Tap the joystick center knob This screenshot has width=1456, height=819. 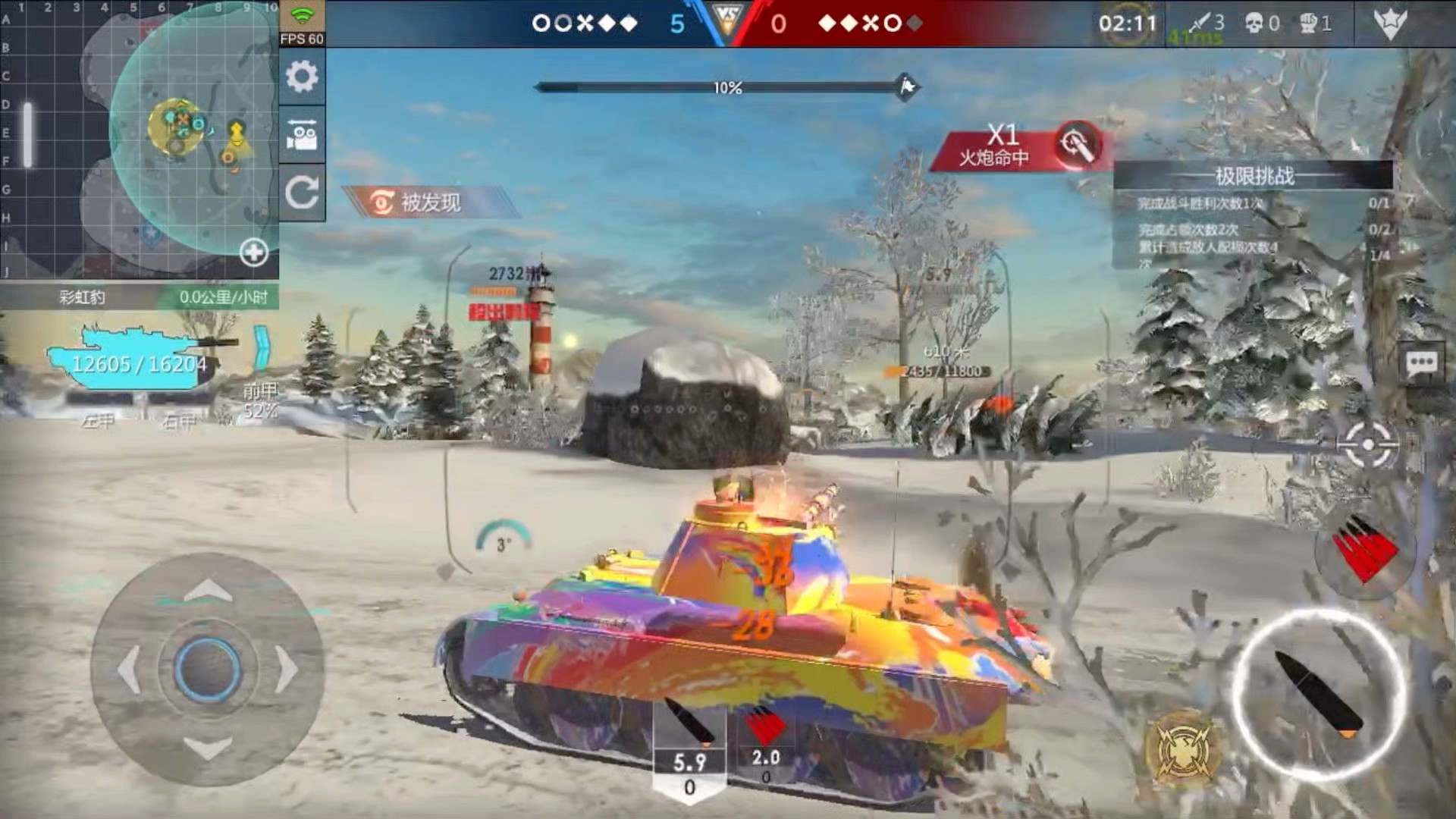point(208,670)
